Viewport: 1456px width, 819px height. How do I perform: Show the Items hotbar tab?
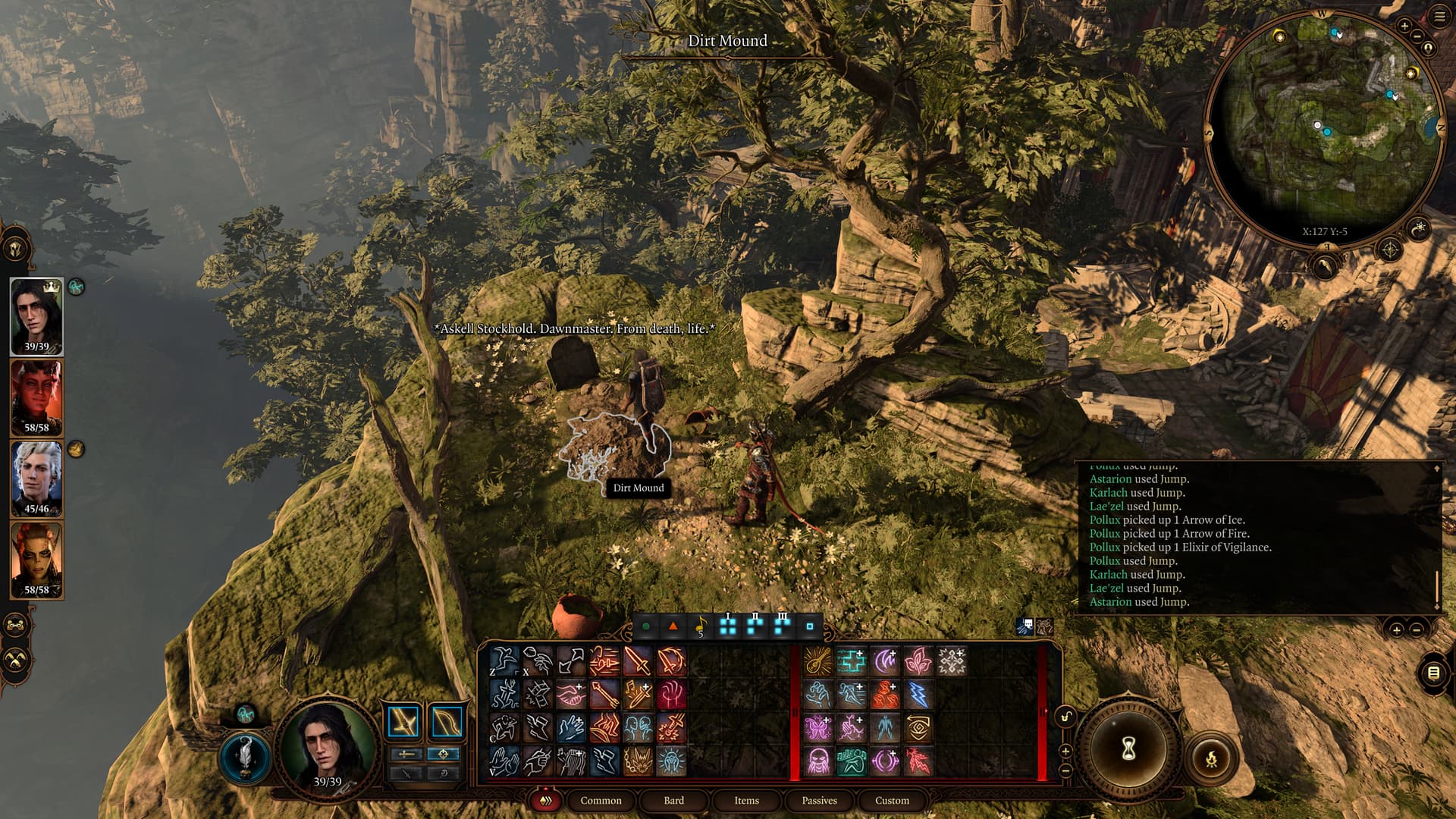pos(746,800)
